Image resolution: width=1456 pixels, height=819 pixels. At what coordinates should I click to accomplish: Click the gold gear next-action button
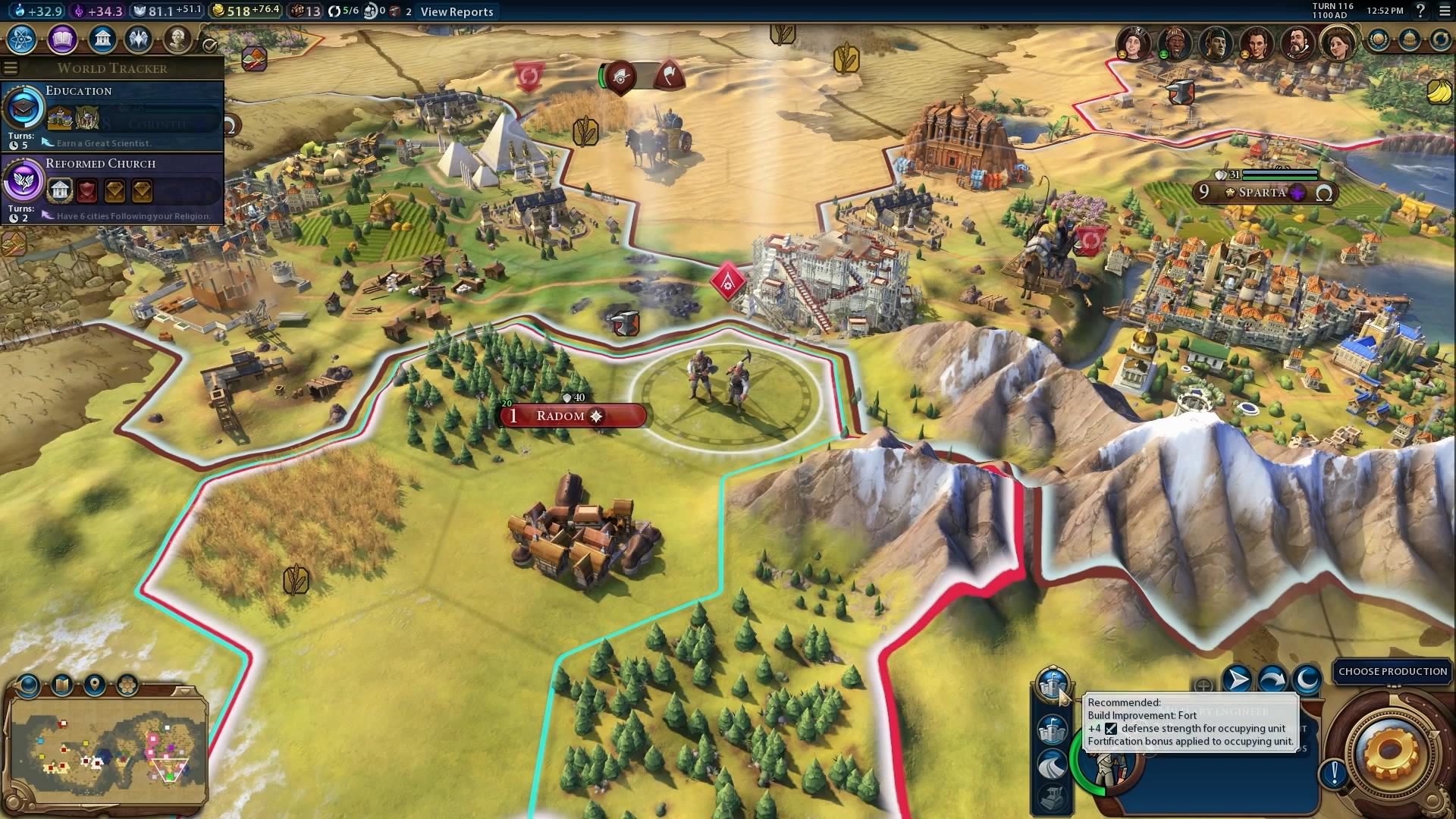[1390, 752]
